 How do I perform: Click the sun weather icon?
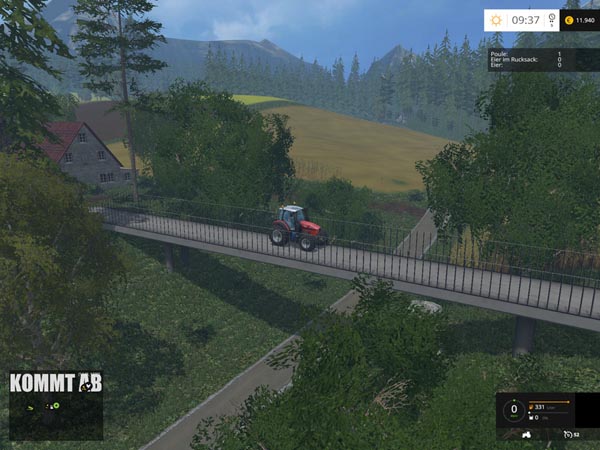pos(497,19)
